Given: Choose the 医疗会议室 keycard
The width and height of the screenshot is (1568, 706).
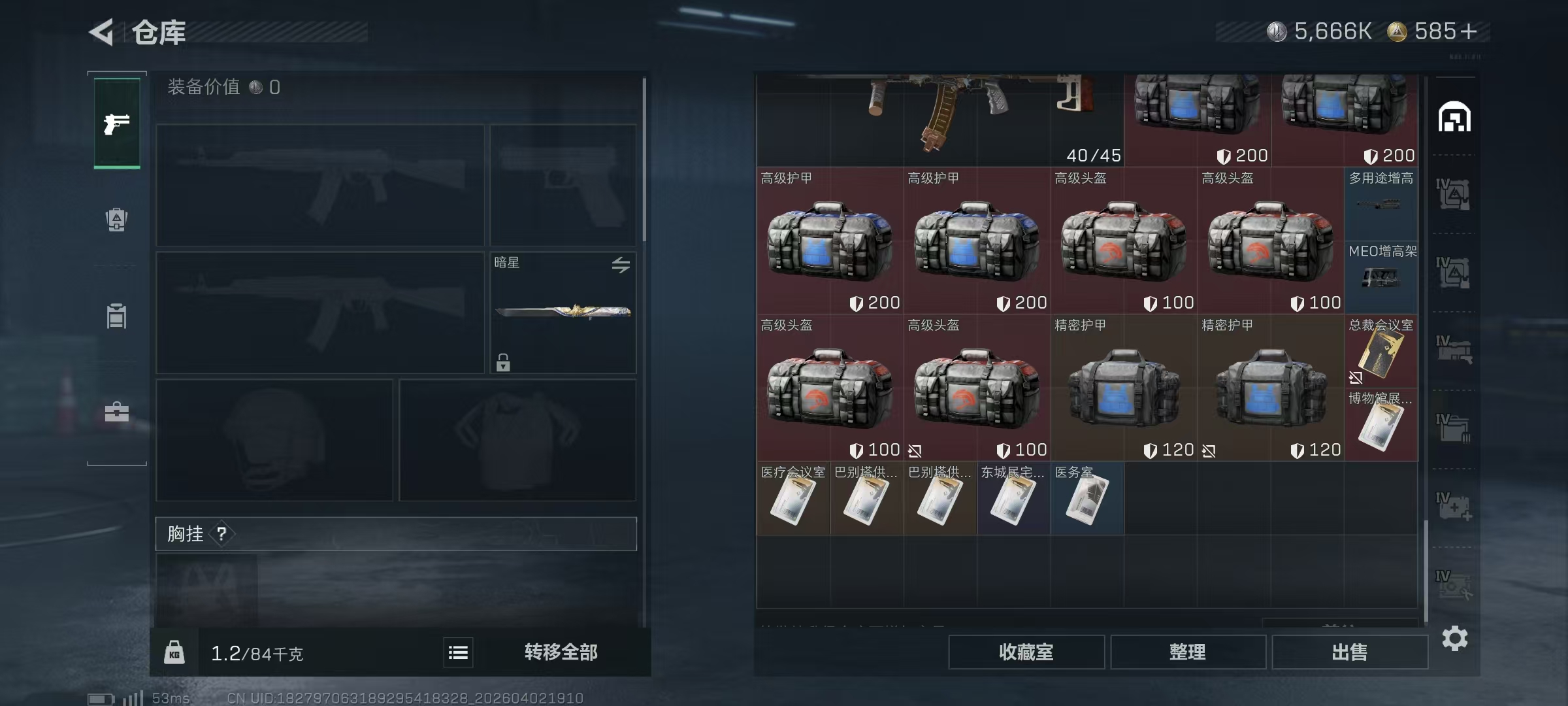Looking at the screenshot, I should (x=793, y=499).
